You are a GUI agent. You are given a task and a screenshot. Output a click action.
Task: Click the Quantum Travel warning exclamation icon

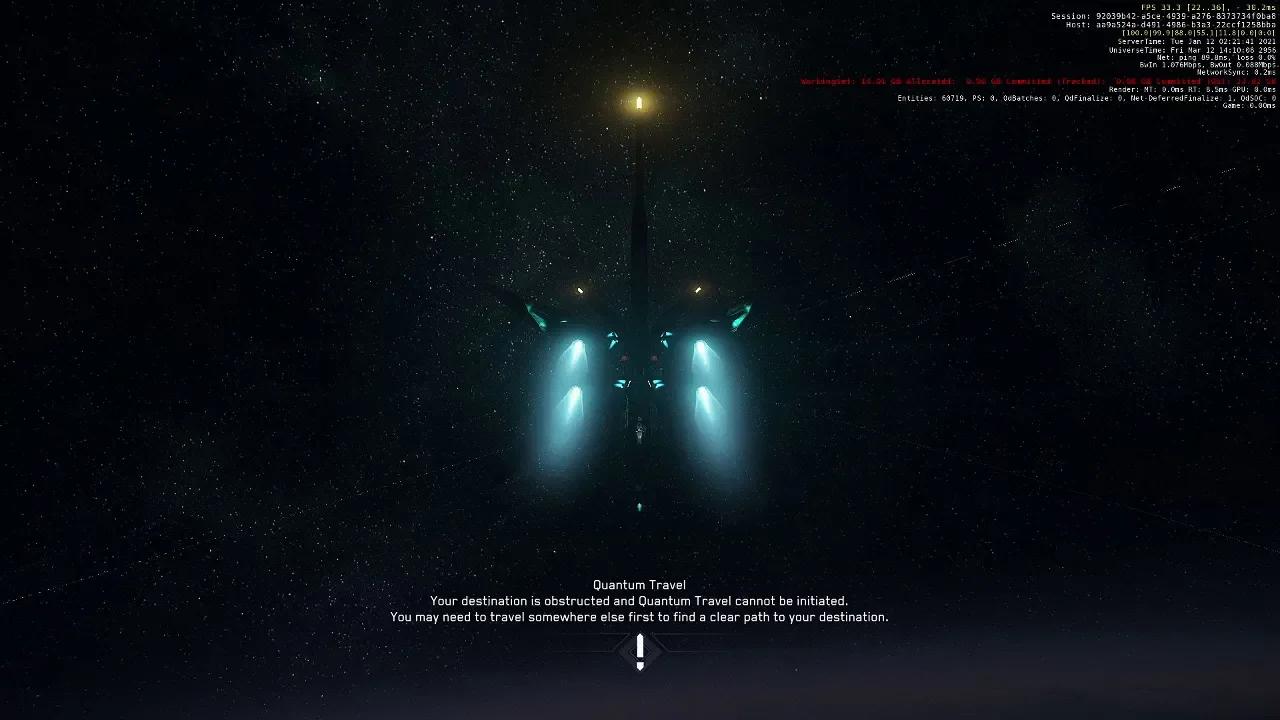tap(639, 649)
